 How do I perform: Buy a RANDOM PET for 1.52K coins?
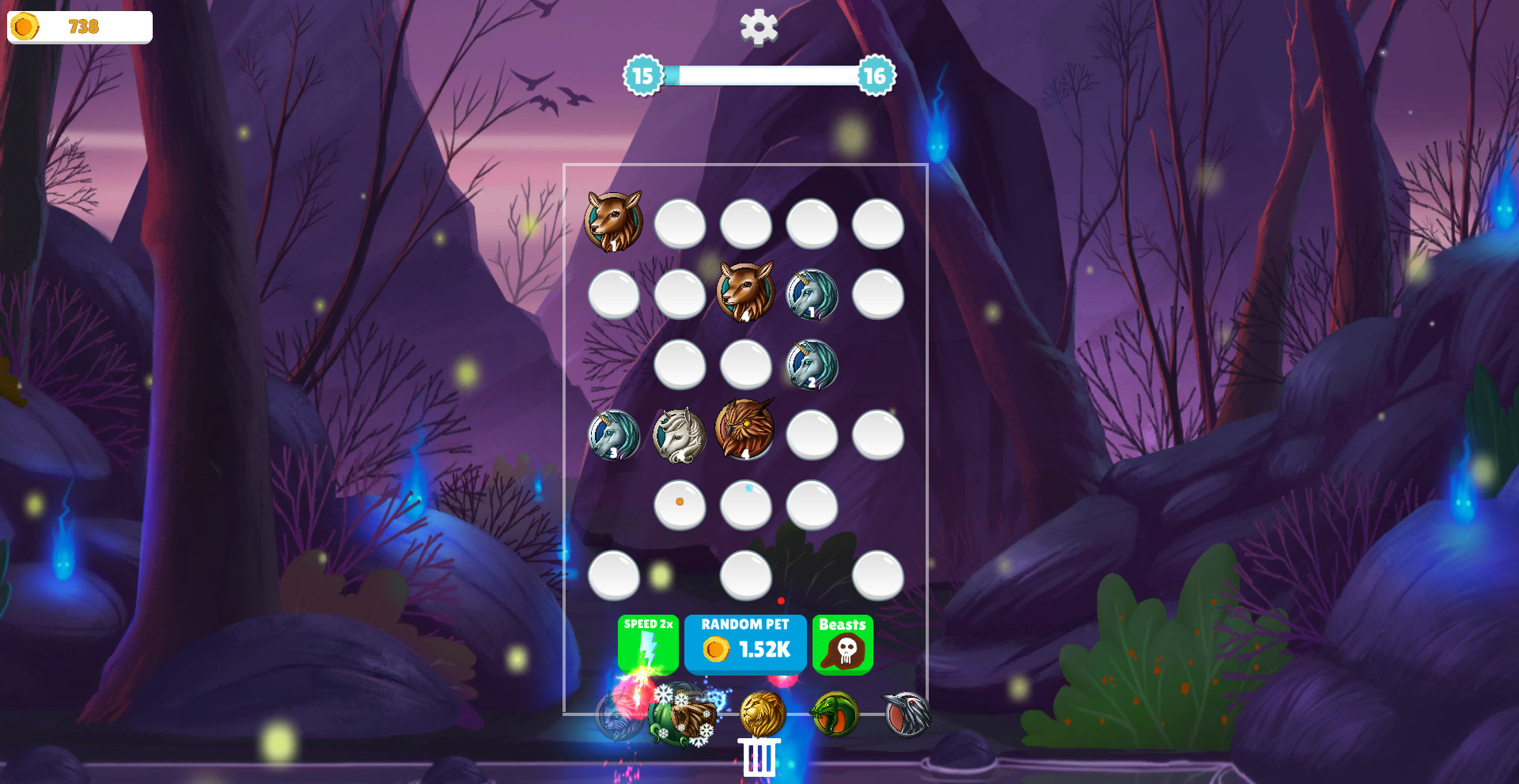(x=745, y=644)
